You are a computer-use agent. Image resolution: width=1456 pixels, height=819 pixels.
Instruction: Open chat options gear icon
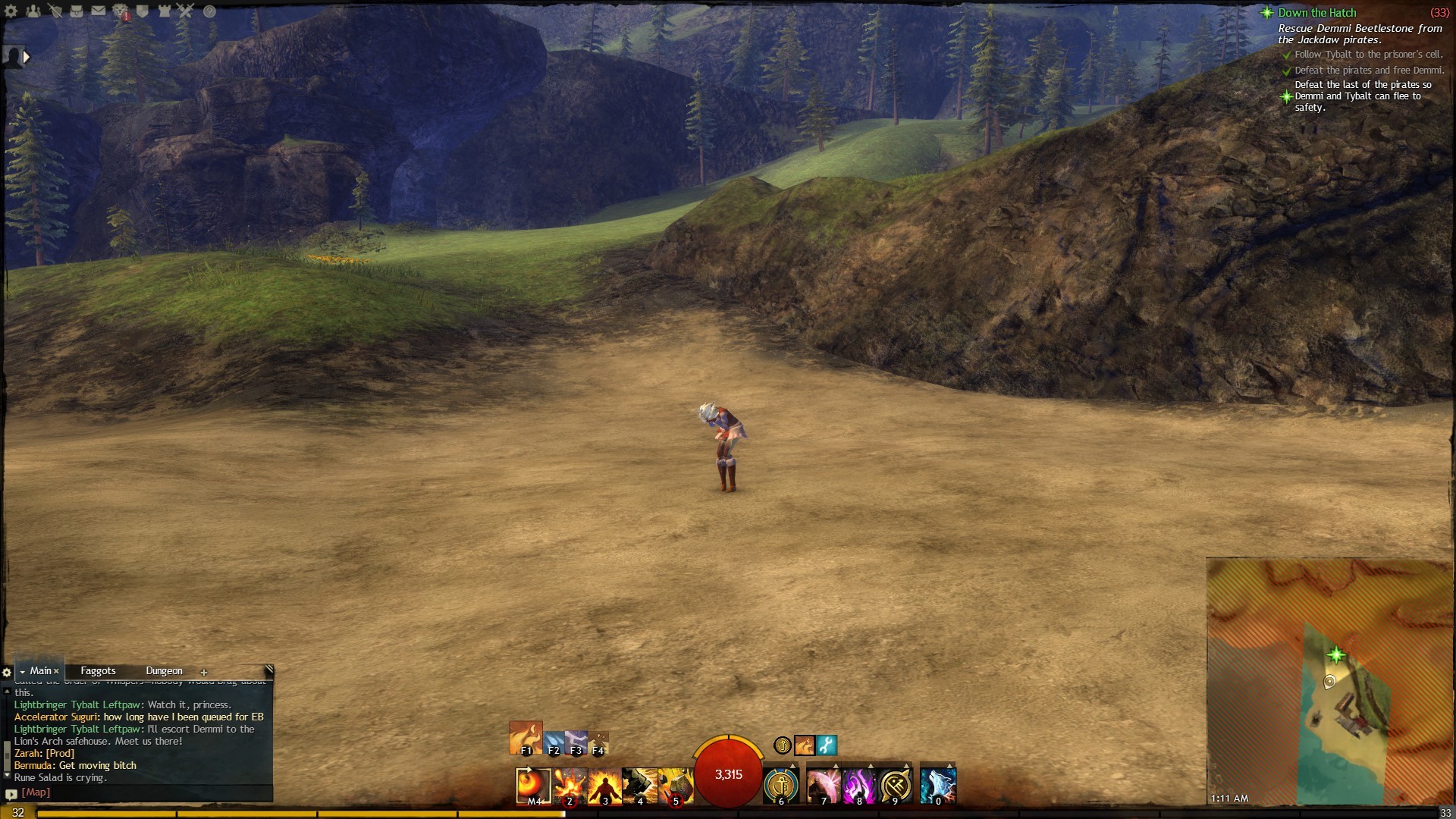(7, 673)
